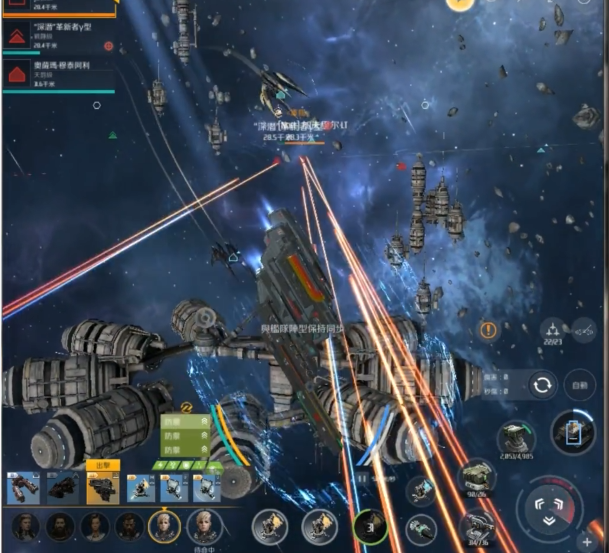Activate the weapon module showing 98/286
Screen dimensions: 609x553
(x=477, y=479)
